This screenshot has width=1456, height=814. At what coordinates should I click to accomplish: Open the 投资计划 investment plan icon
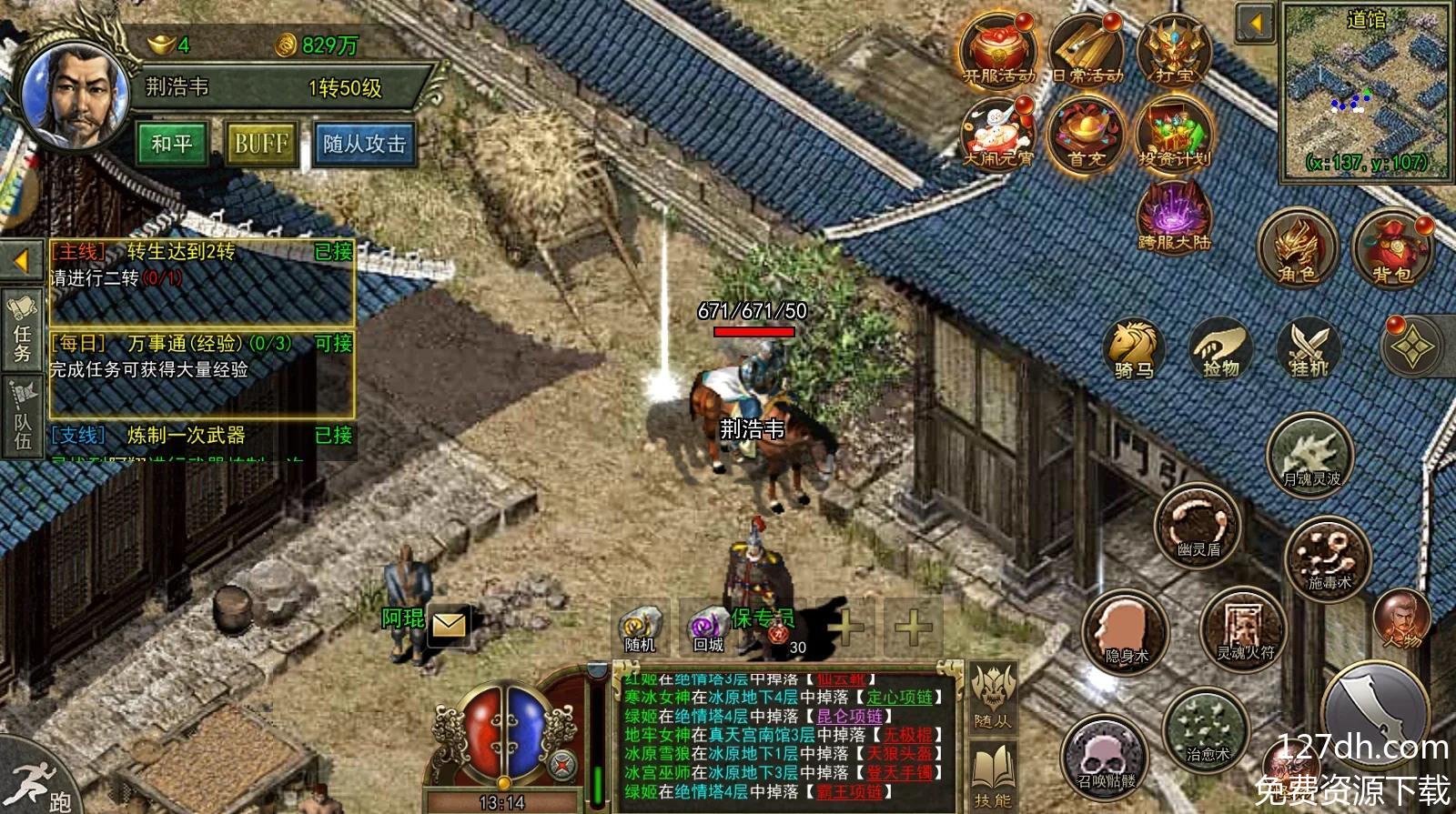point(1174,134)
